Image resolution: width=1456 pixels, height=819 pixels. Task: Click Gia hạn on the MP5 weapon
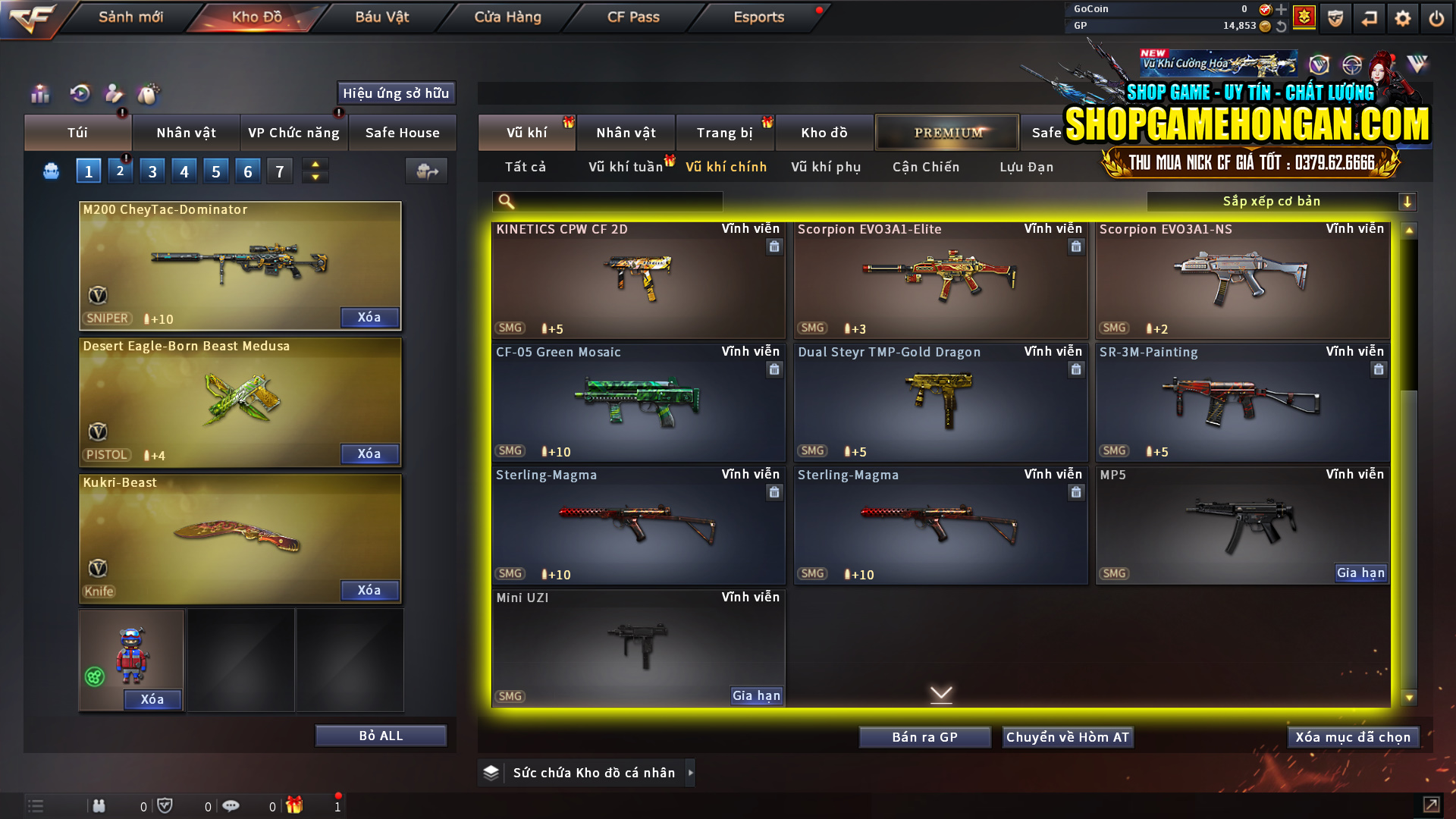coord(1361,574)
